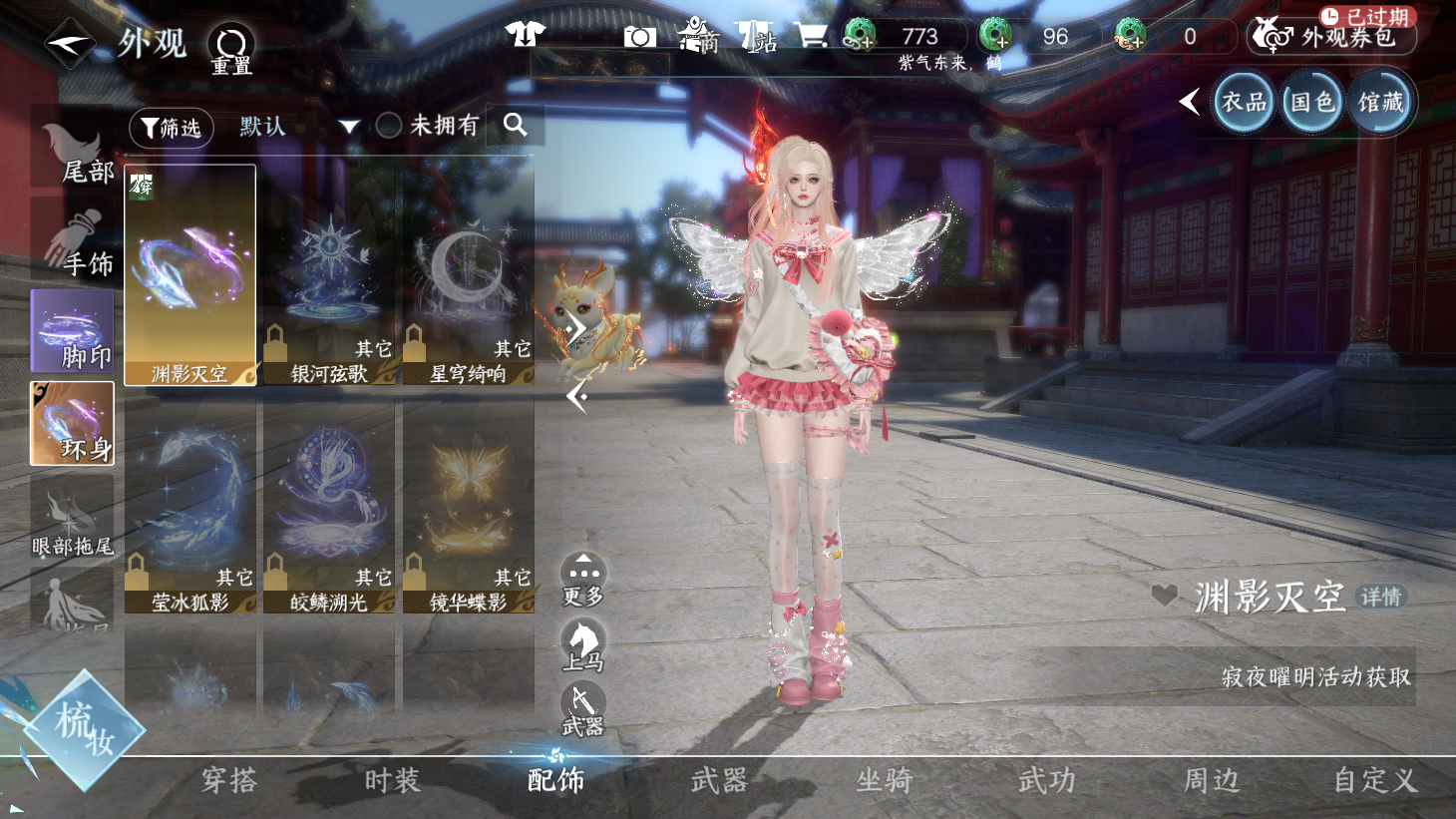Open the 坐骑 mount tab

coord(884,780)
